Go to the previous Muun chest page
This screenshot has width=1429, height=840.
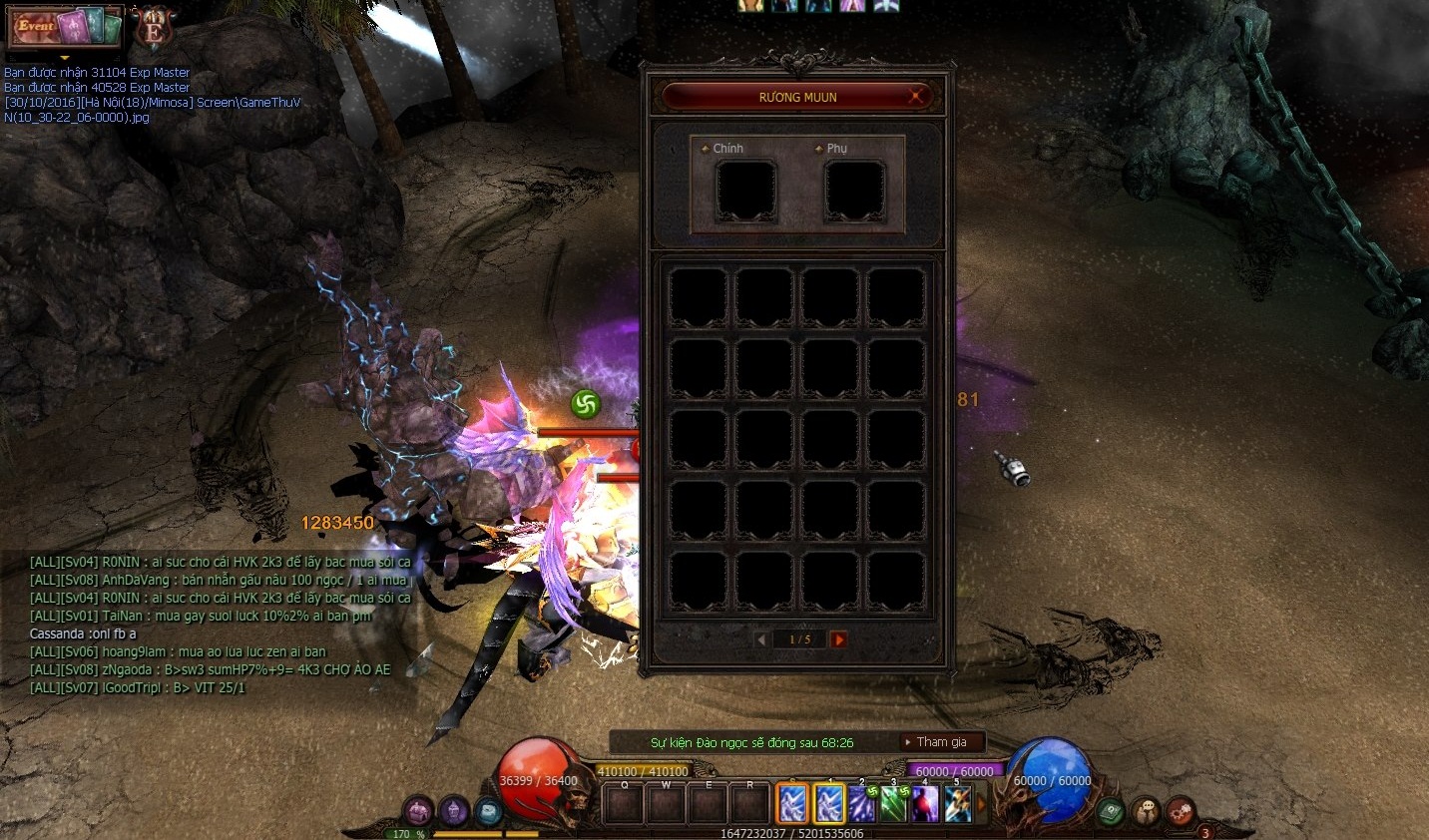(x=761, y=639)
